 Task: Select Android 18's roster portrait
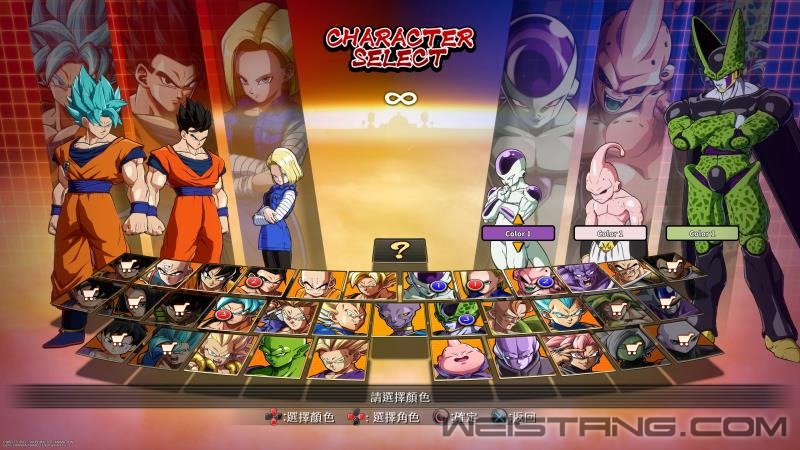pos(482,283)
